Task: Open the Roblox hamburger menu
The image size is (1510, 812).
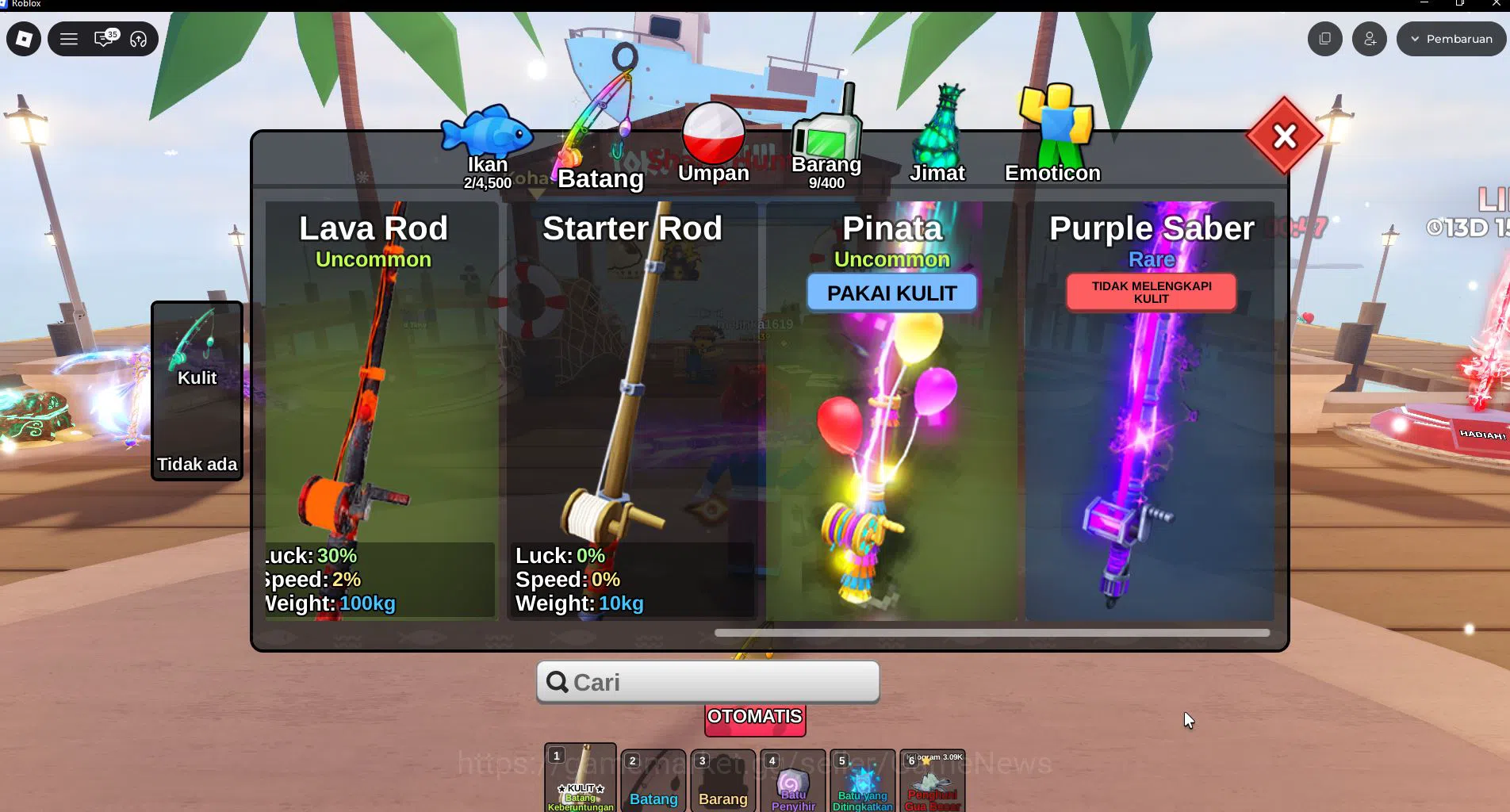Action: [69, 38]
